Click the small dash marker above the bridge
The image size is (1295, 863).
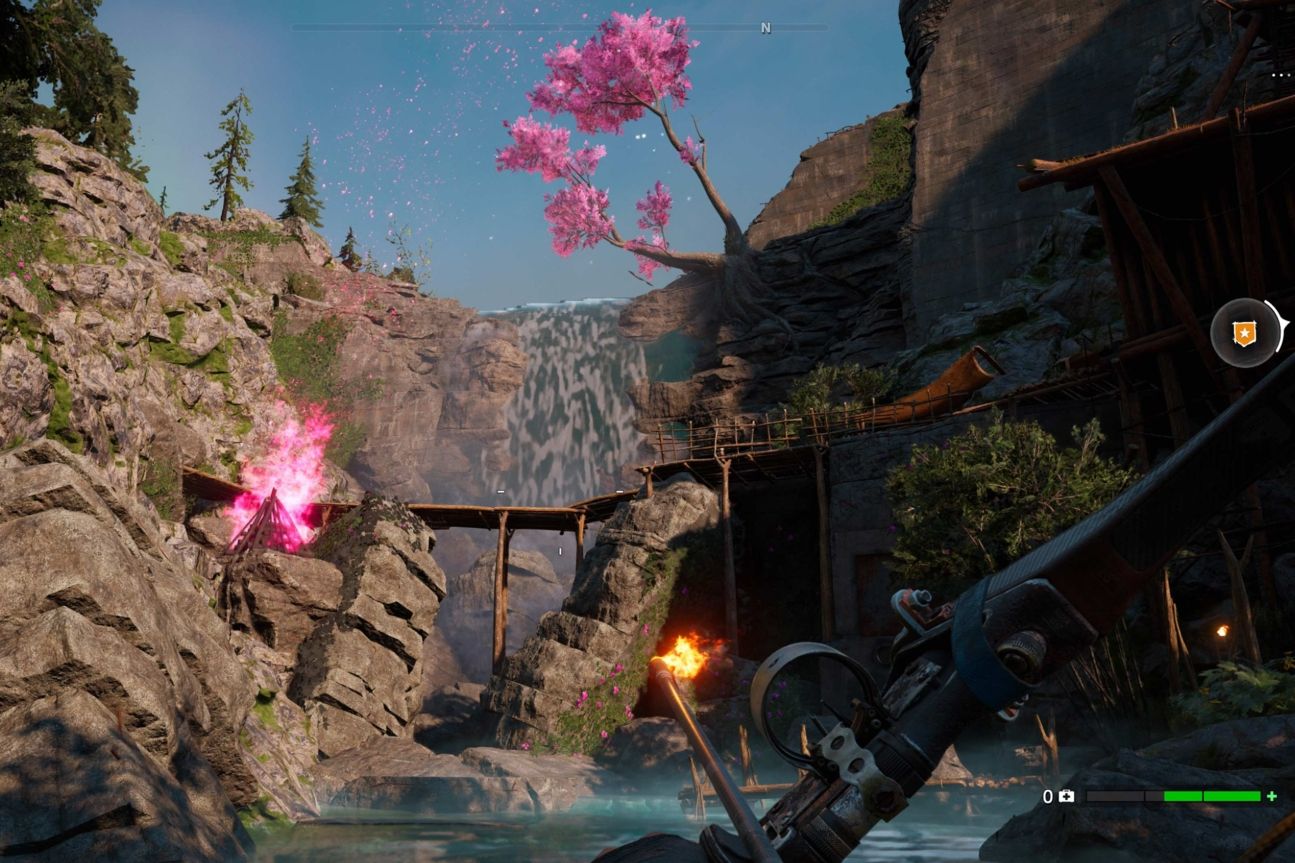point(500,491)
